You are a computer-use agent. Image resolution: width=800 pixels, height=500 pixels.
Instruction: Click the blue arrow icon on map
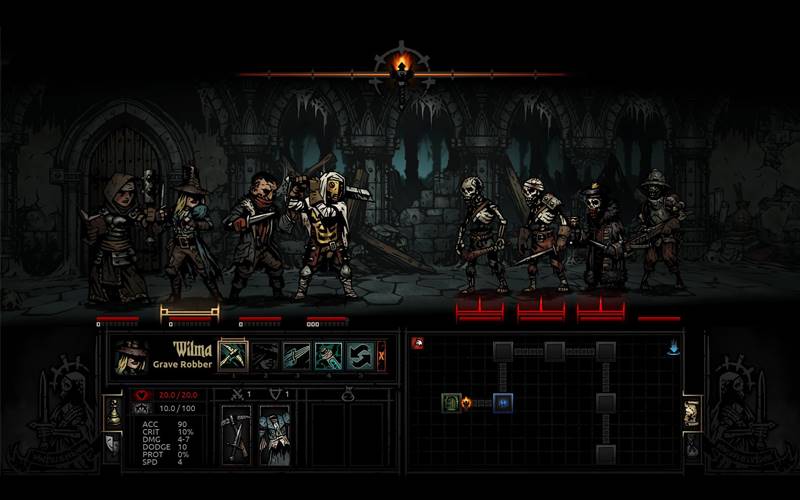coord(673,347)
